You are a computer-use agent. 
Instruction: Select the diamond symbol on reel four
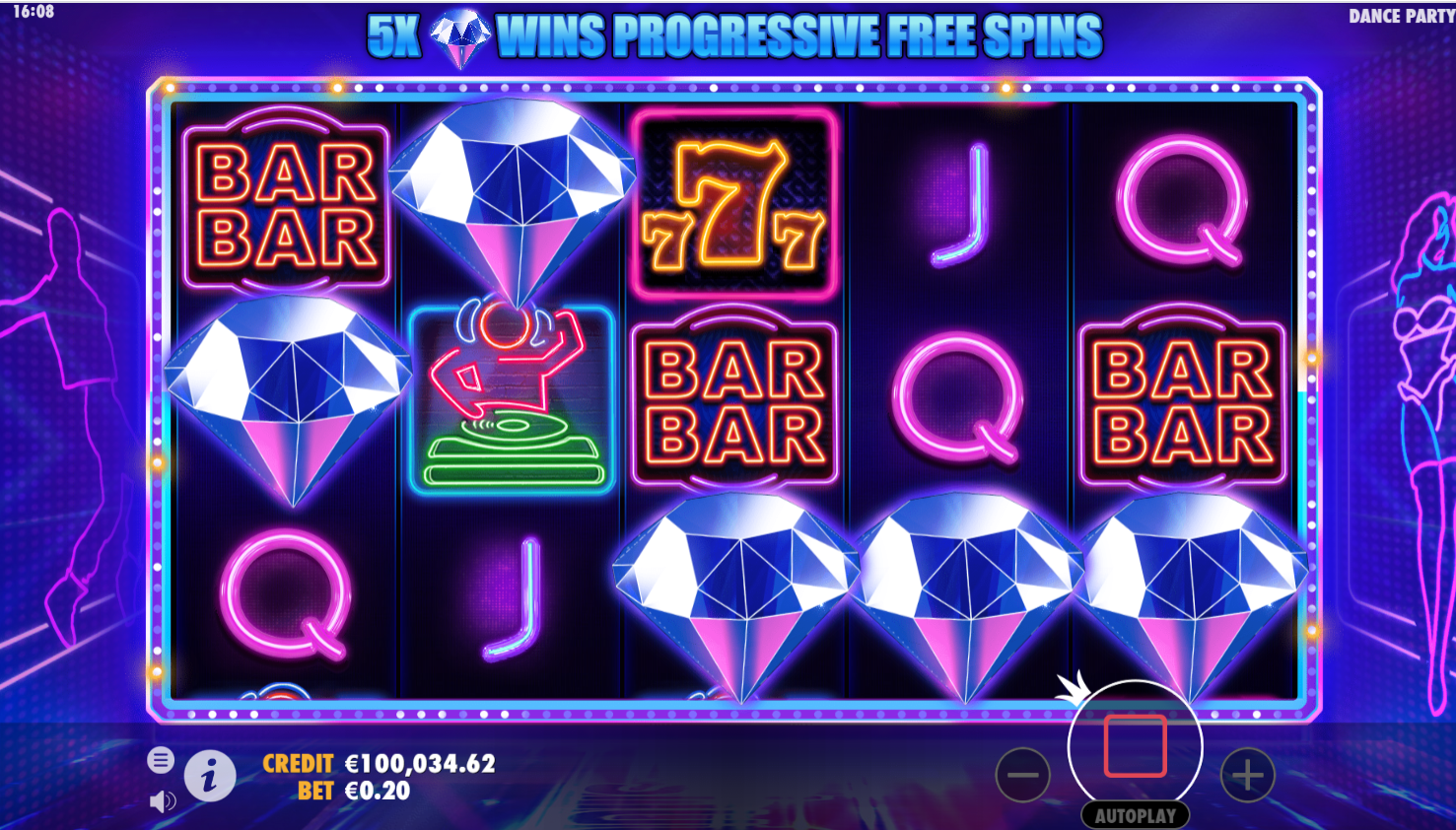pos(961,591)
